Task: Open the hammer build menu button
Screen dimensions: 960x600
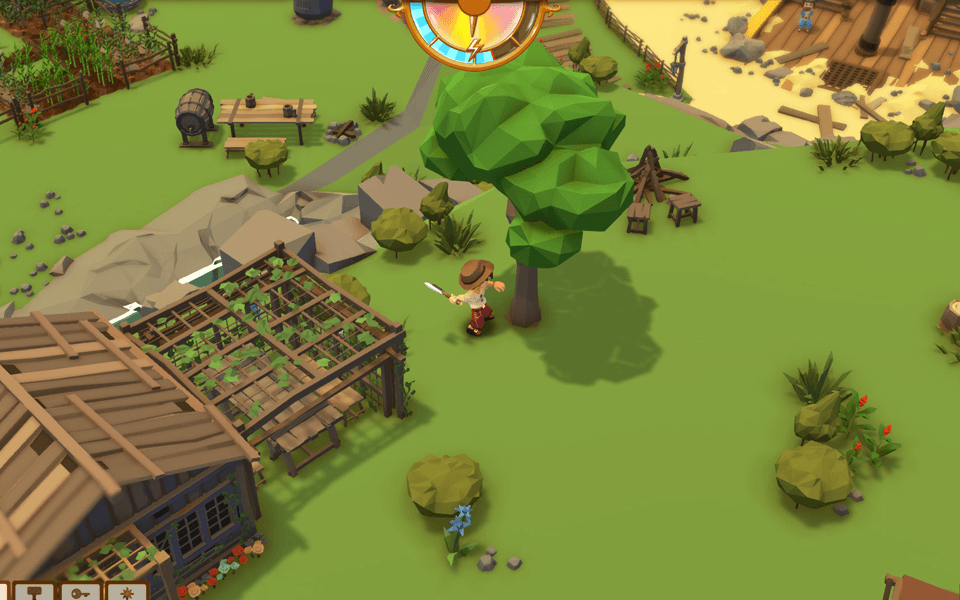Action: pos(36,592)
